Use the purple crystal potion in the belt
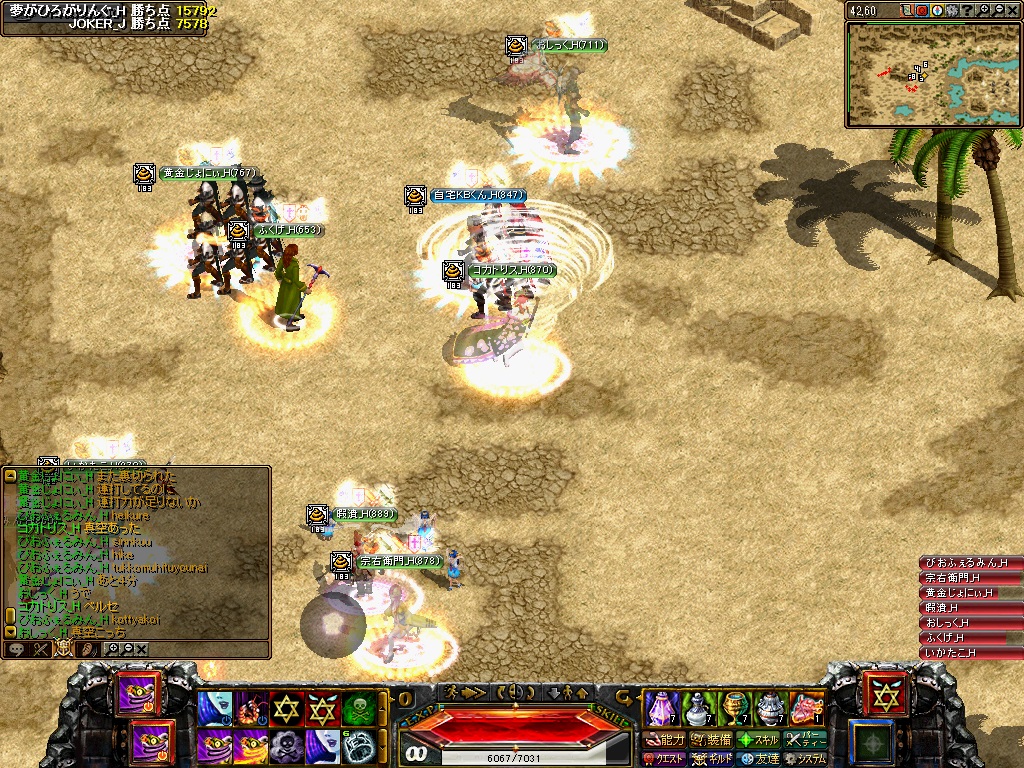This screenshot has width=1024, height=768. (659, 708)
